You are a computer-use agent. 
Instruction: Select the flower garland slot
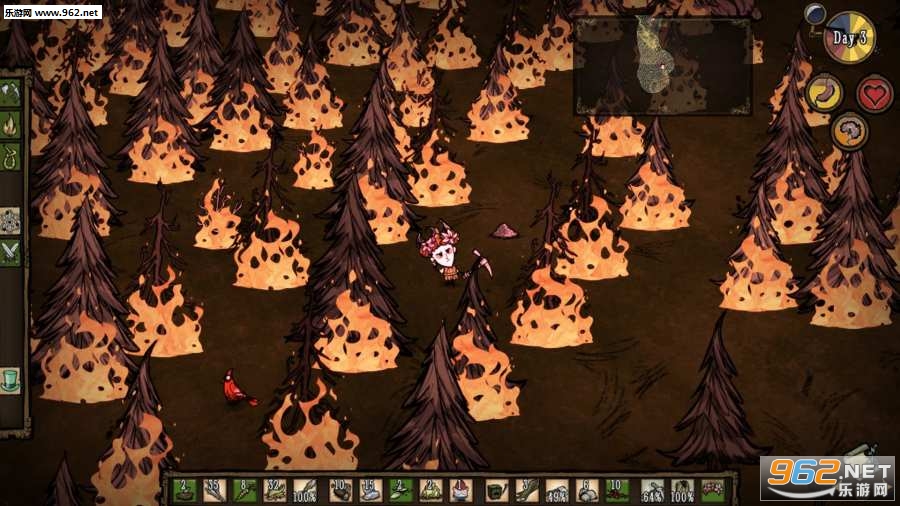tap(712, 490)
